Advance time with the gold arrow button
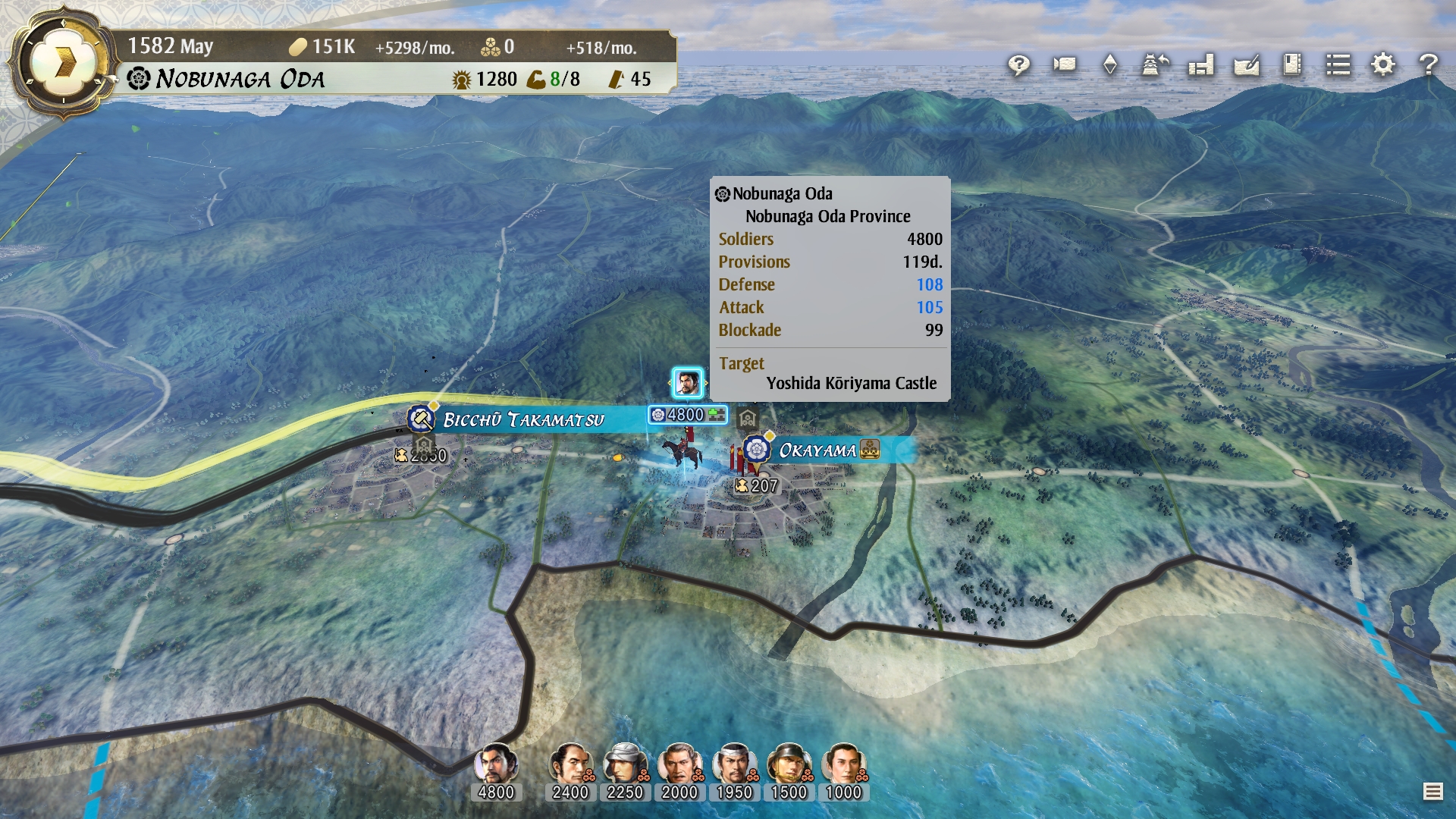 [65, 63]
